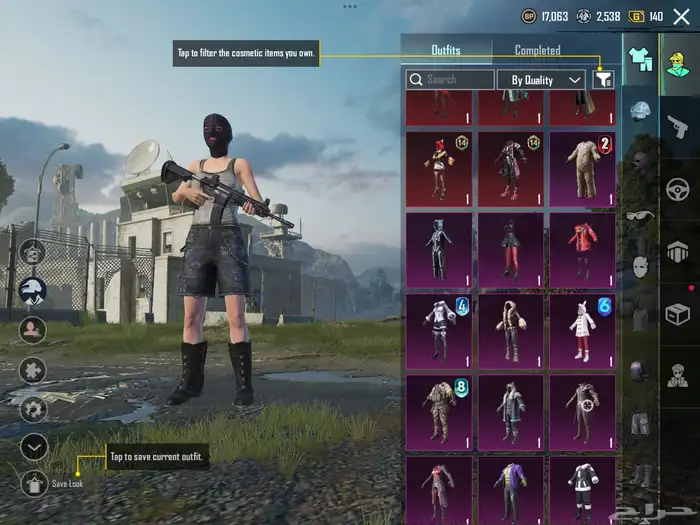The height and width of the screenshot is (525, 700).
Task: Expand the down-arrow chevron button
Action: (34, 447)
